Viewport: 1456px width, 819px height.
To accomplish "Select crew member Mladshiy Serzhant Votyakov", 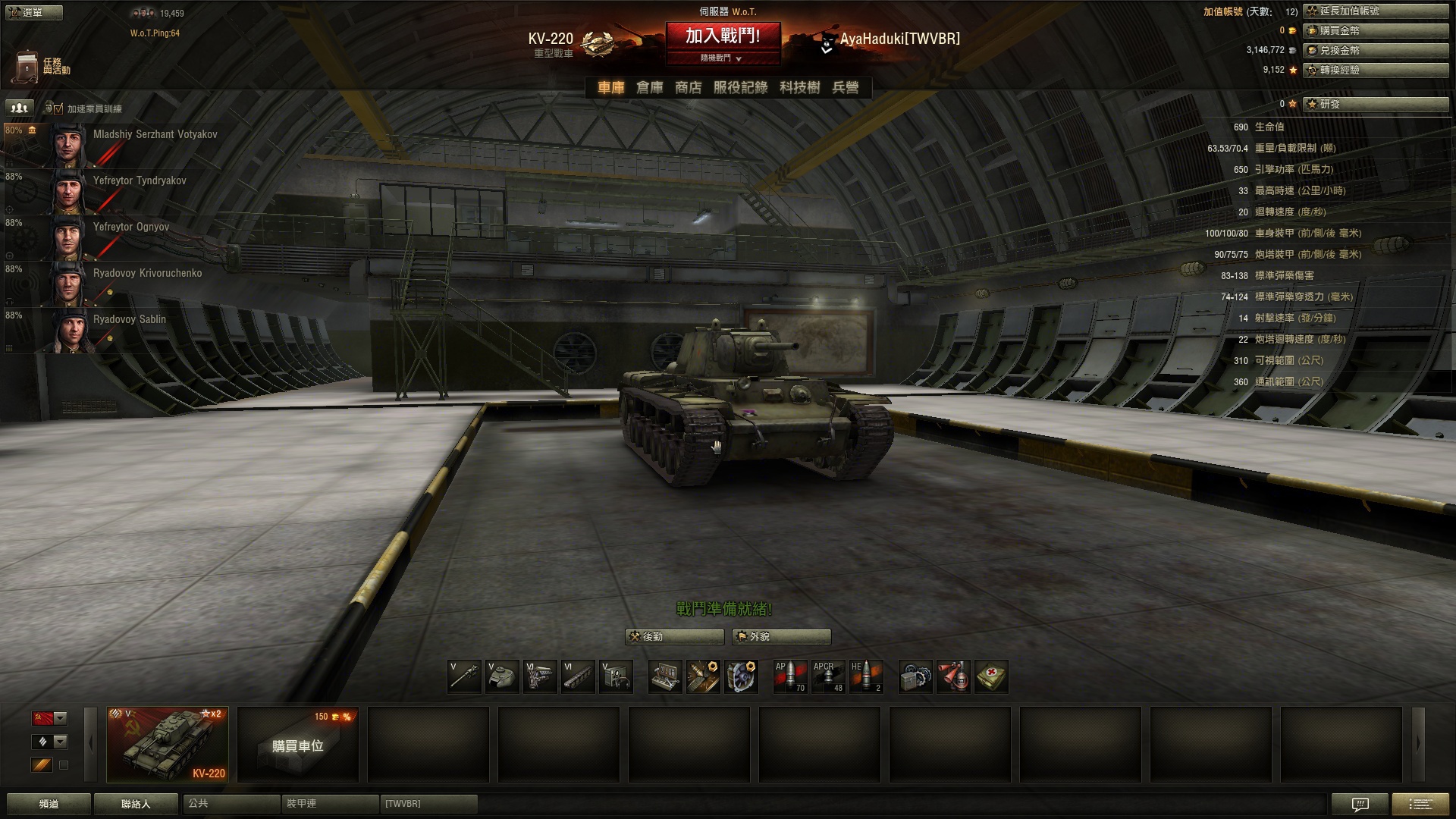I will [155, 135].
